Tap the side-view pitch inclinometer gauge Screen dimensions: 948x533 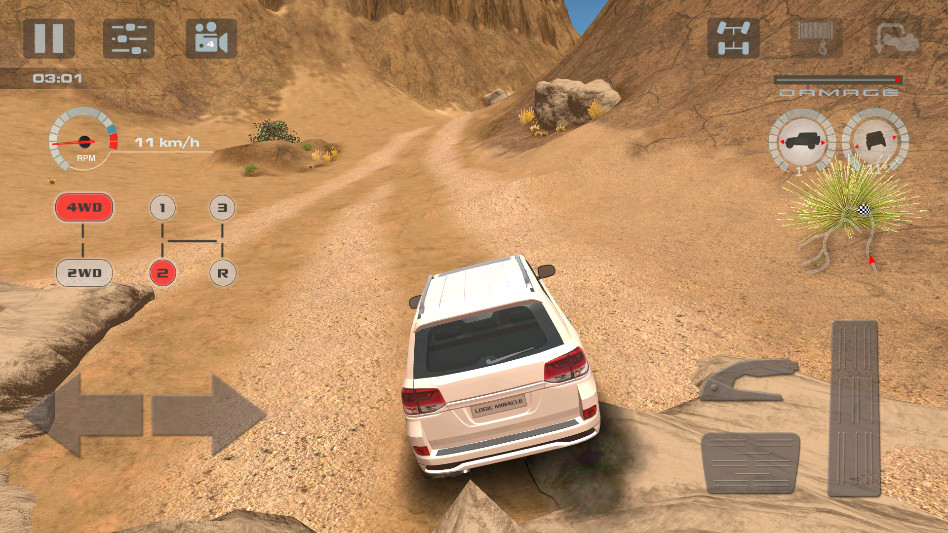(x=801, y=142)
